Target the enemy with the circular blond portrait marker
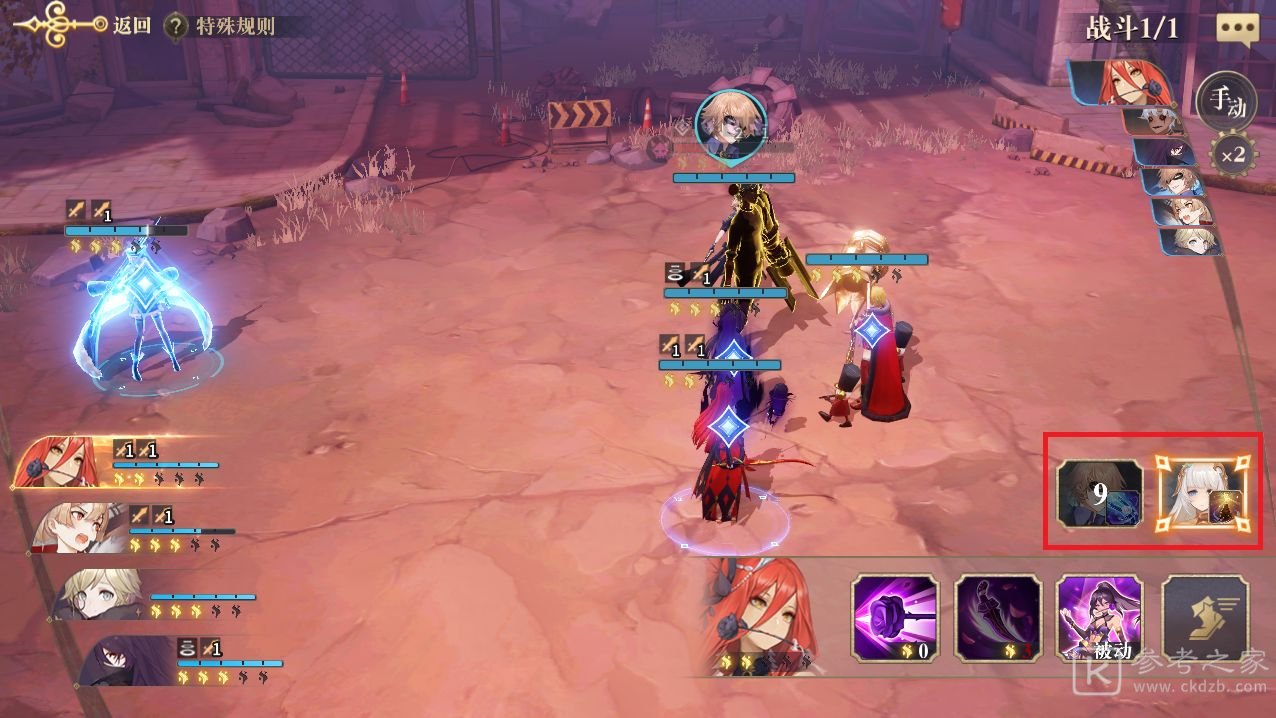This screenshot has width=1276, height=718. [730, 125]
